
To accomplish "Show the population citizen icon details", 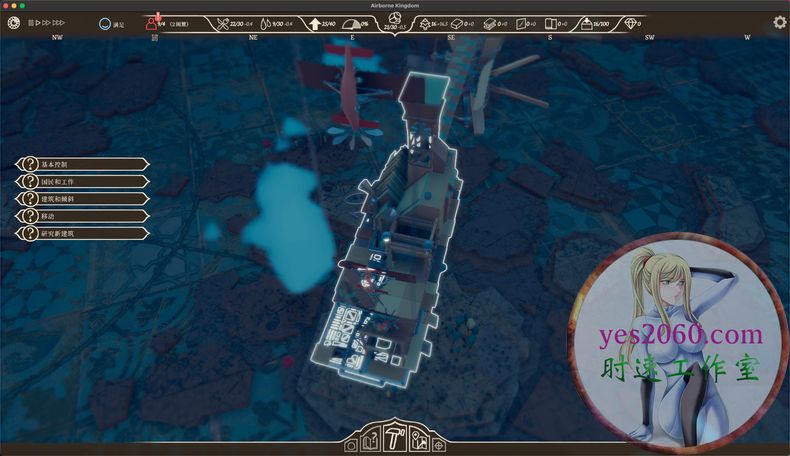I will click(x=152, y=22).
